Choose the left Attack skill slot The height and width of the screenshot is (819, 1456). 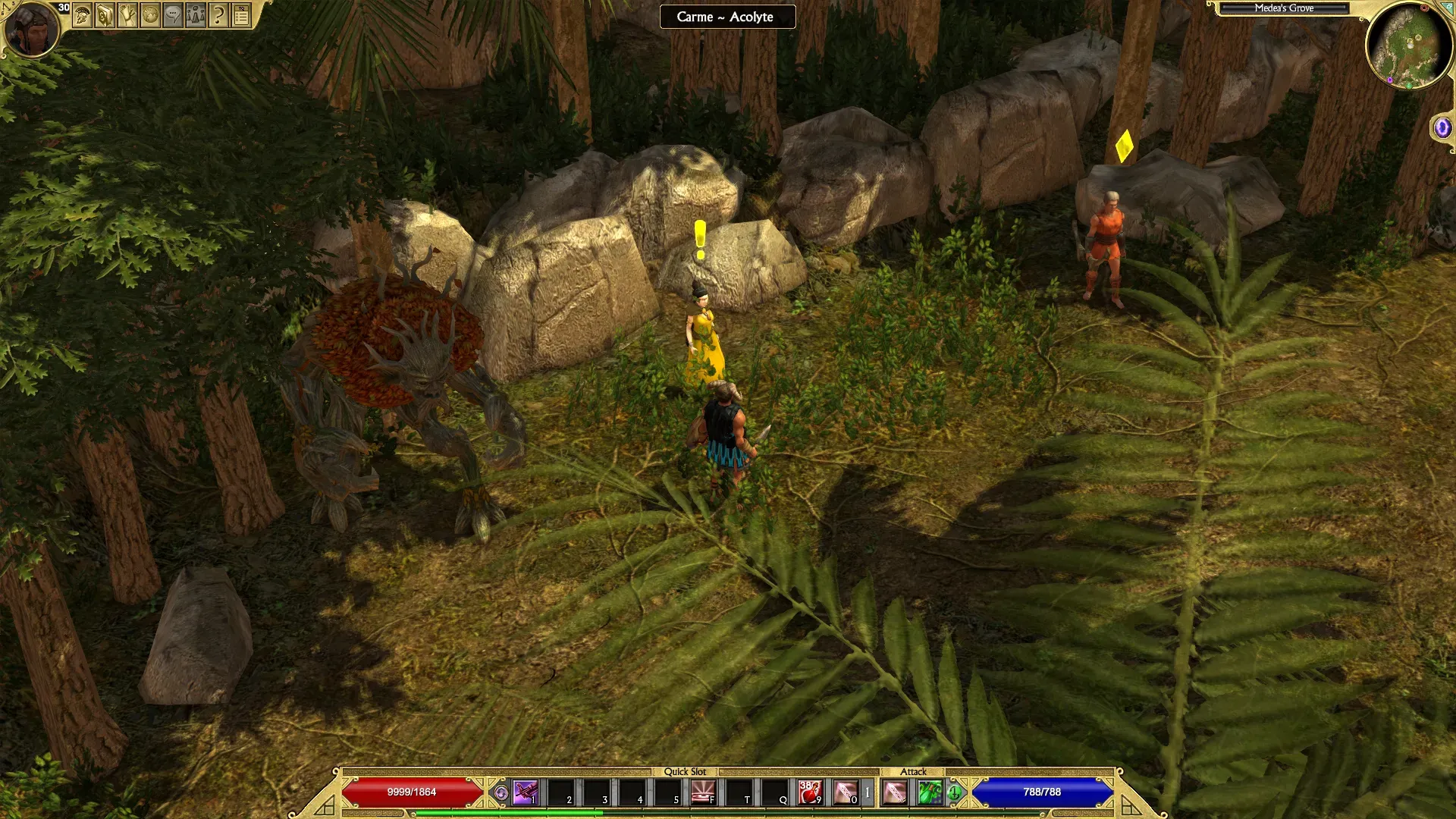[895, 792]
